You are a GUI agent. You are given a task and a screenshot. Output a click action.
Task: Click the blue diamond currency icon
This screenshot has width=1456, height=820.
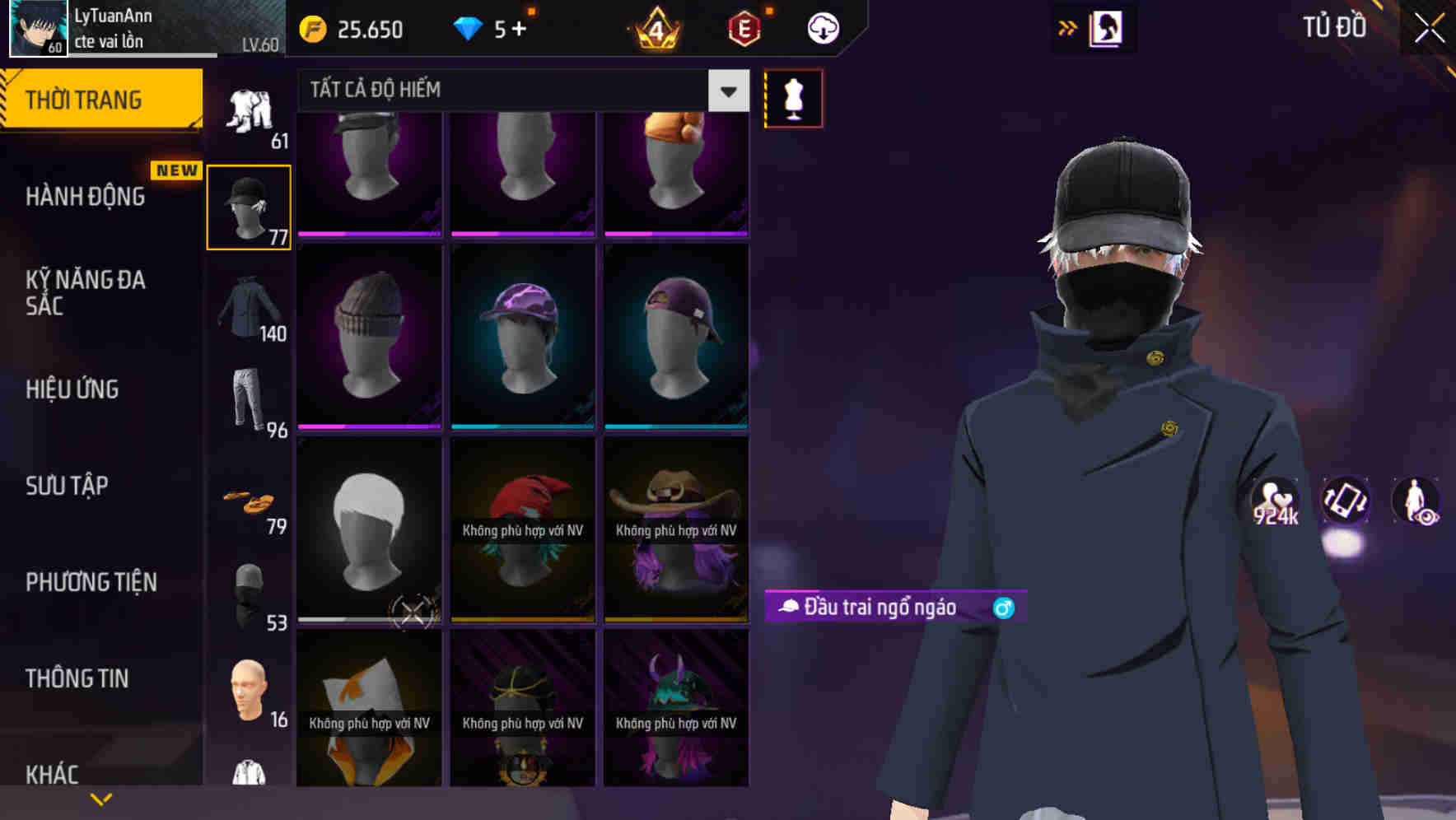tap(469, 27)
